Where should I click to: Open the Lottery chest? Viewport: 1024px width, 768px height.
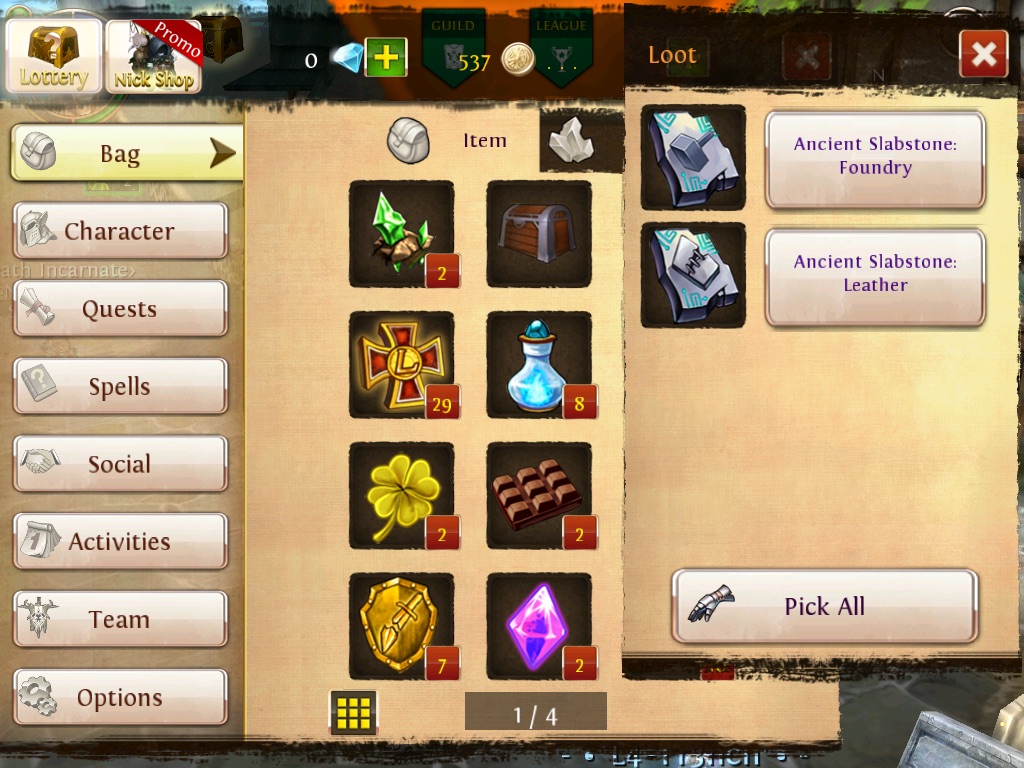coord(54,54)
